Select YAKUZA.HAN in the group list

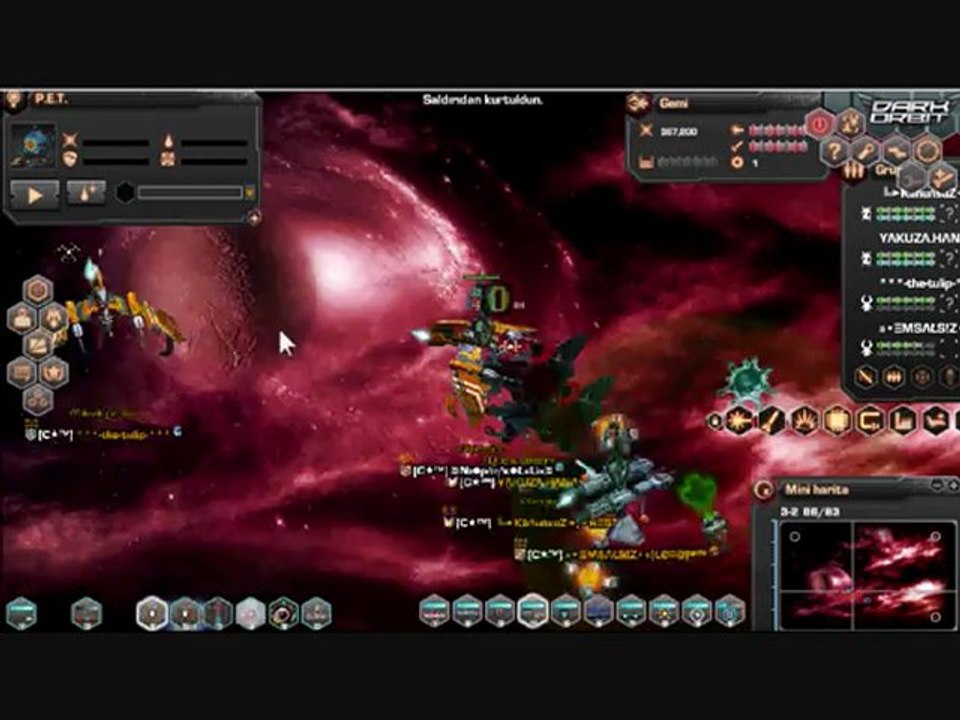pos(917,238)
